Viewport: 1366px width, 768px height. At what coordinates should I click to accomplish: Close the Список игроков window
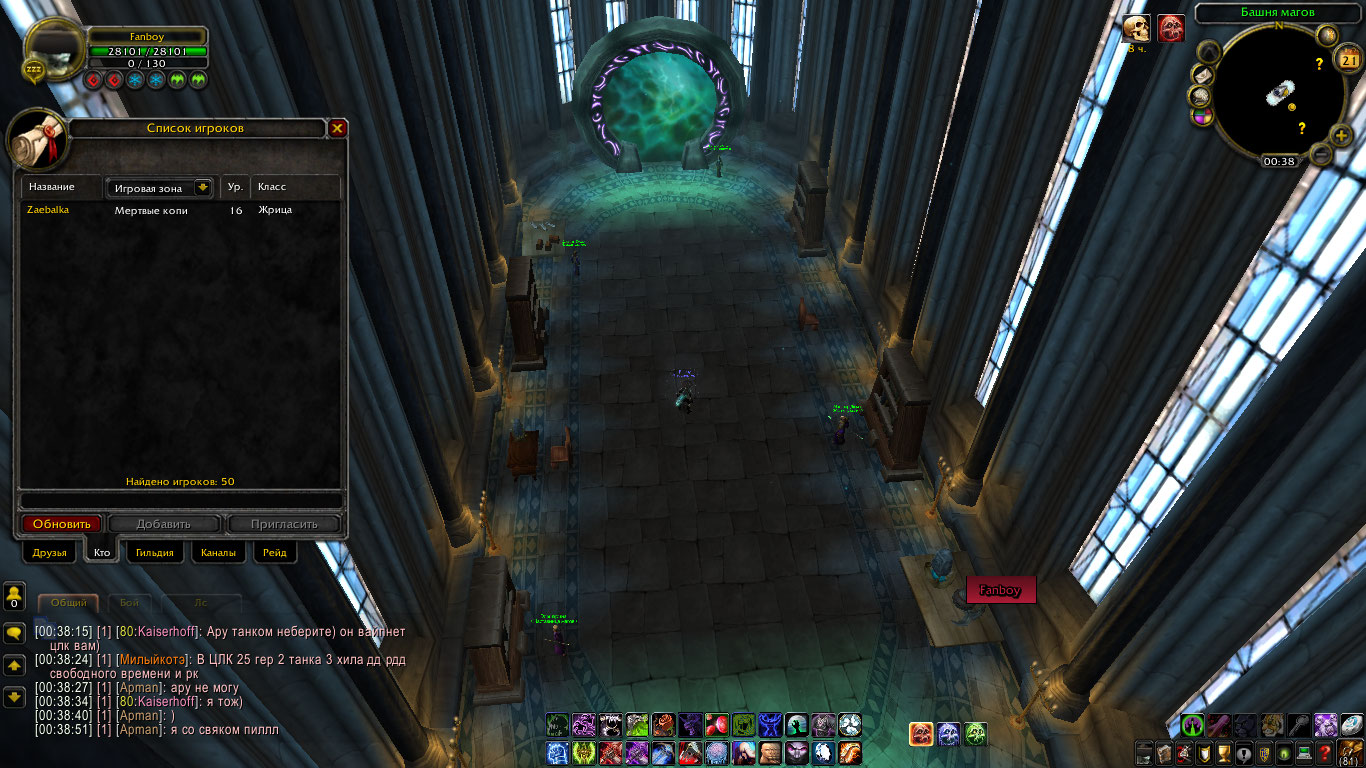[338, 128]
